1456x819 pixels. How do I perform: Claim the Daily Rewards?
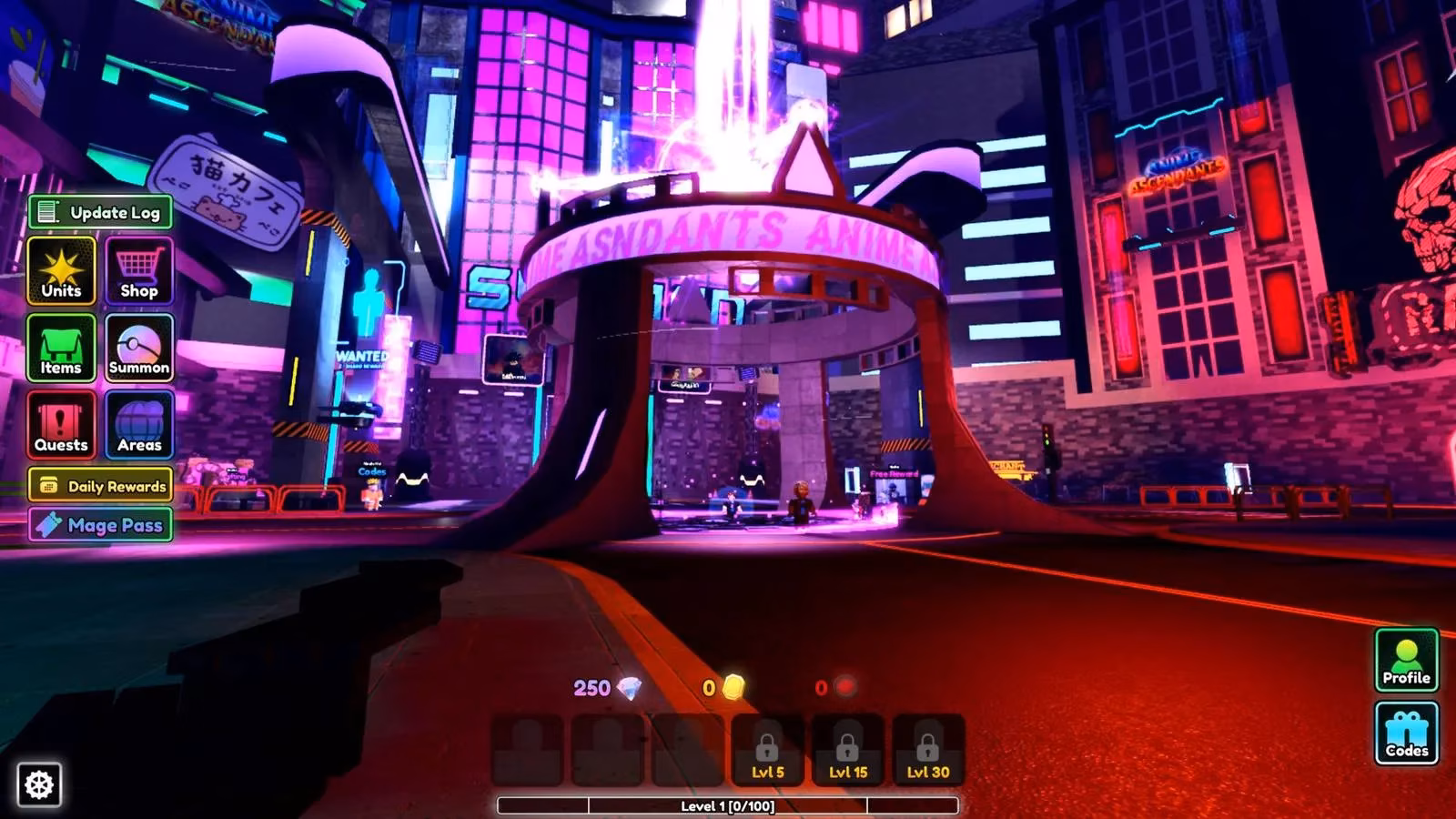pos(101,486)
